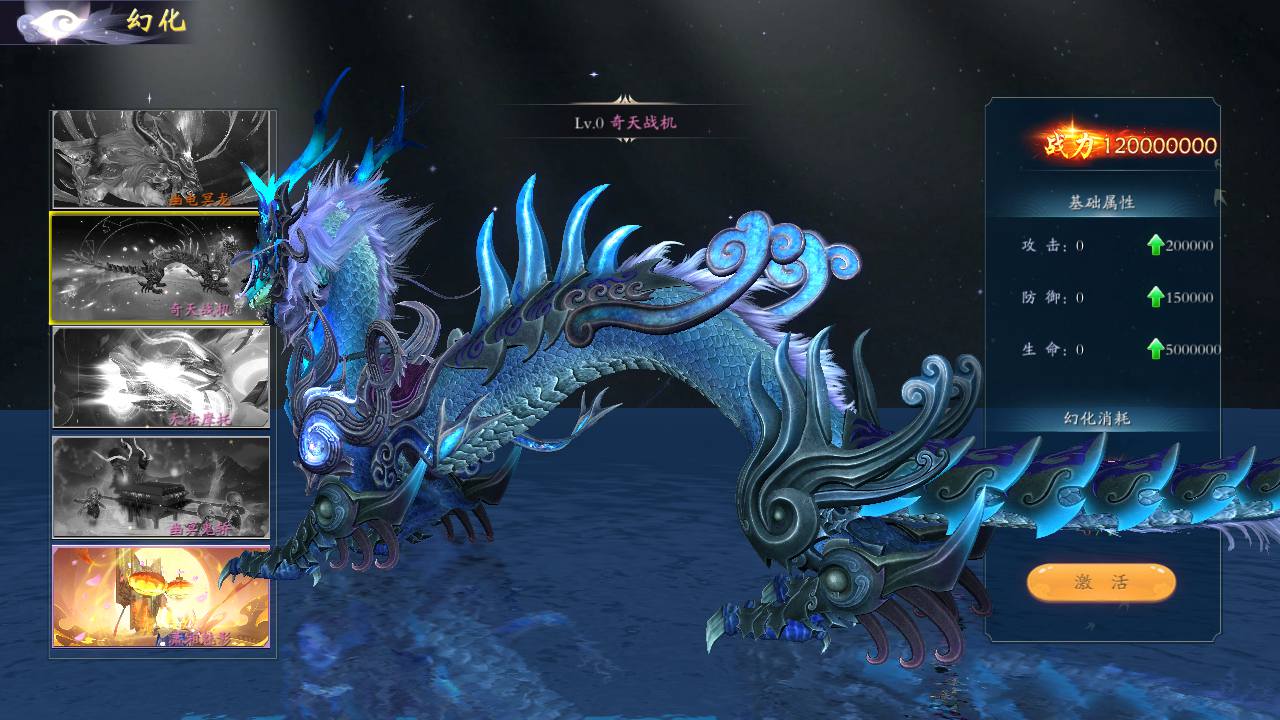Pick the ghost sedan chair mount thumbnail
Viewport: 1280px width, 720px height.
[161, 487]
